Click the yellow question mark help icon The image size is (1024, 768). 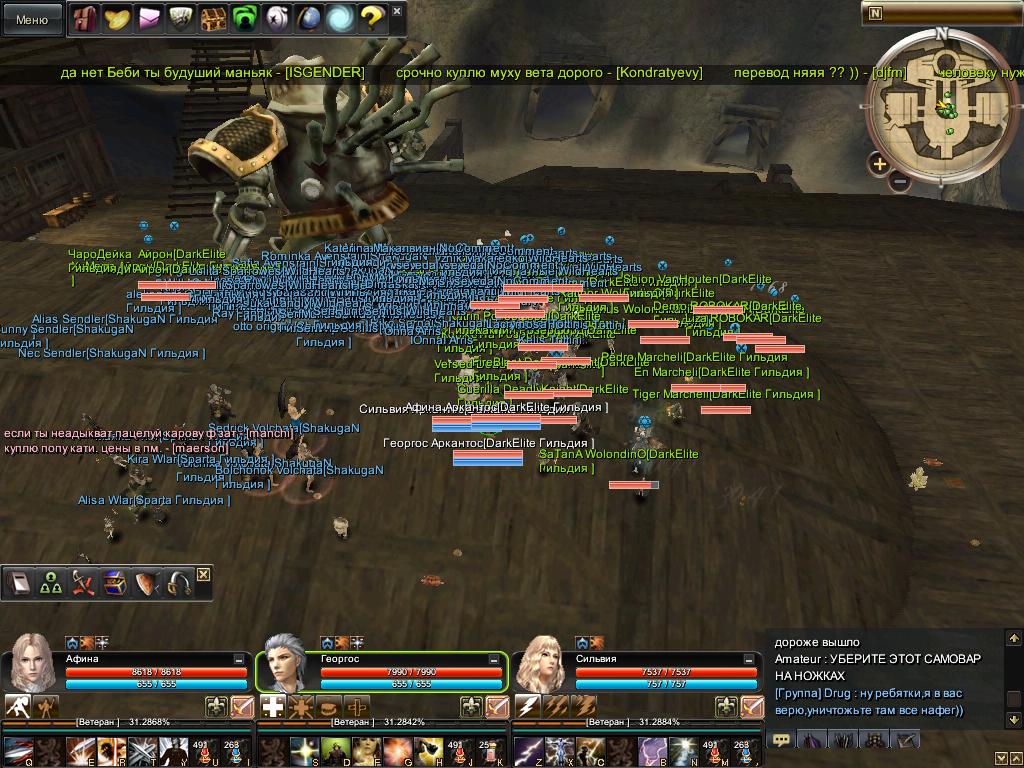pyautogui.click(x=372, y=18)
